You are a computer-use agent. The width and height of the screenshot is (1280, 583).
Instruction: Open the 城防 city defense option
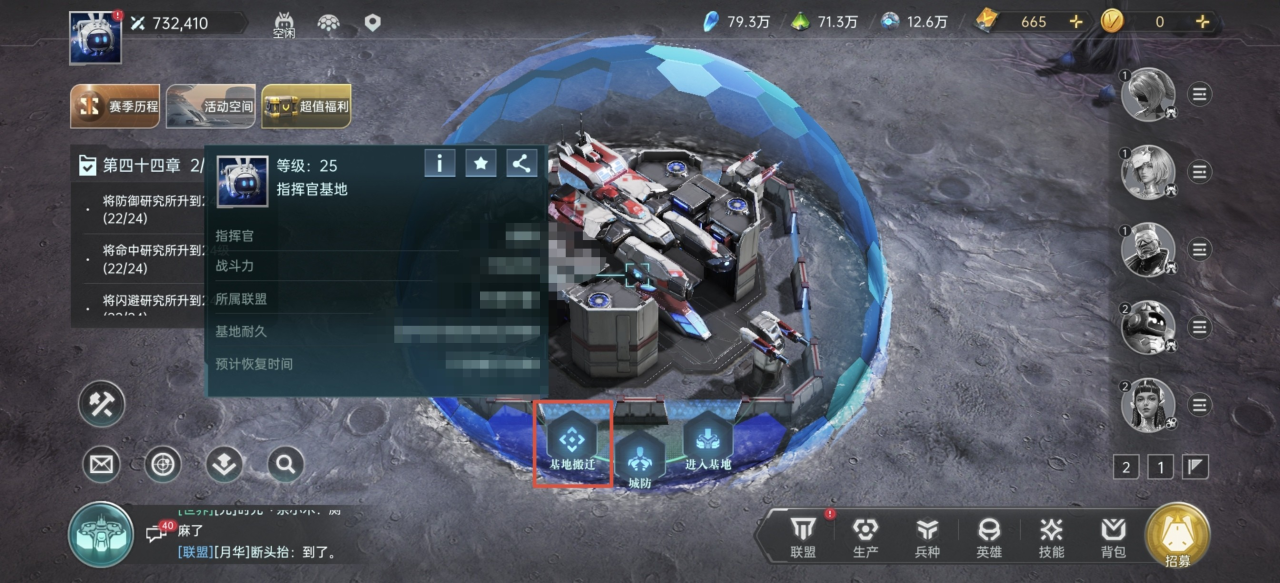click(x=638, y=462)
